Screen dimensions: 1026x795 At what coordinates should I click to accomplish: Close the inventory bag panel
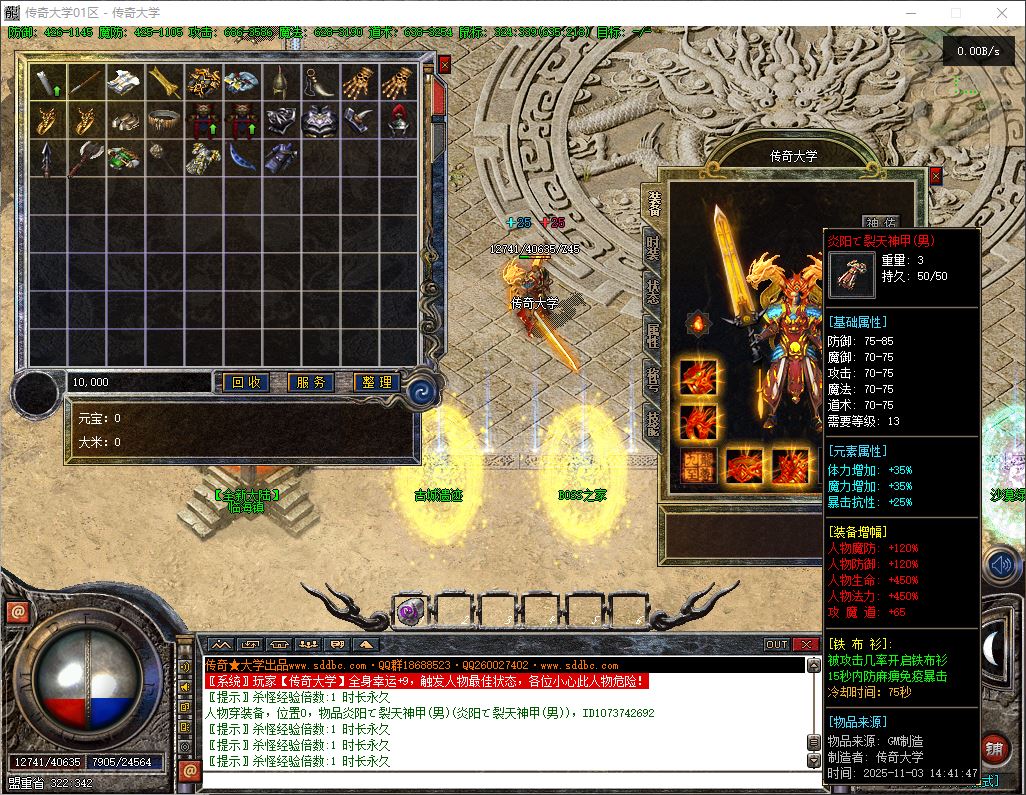tap(445, 64)
